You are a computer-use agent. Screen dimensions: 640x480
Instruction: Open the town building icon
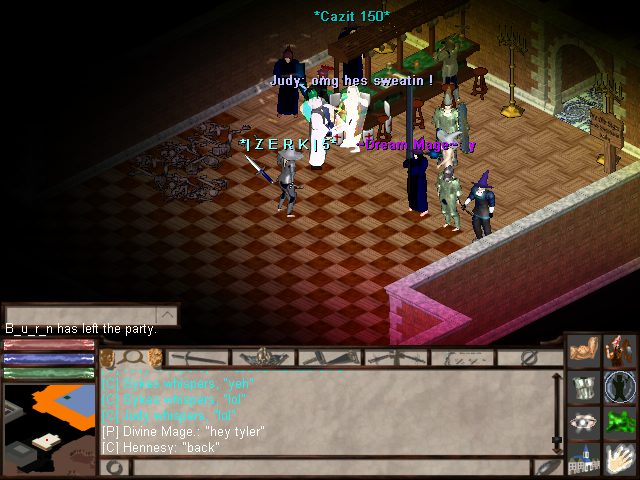click(x=584, y=458)
